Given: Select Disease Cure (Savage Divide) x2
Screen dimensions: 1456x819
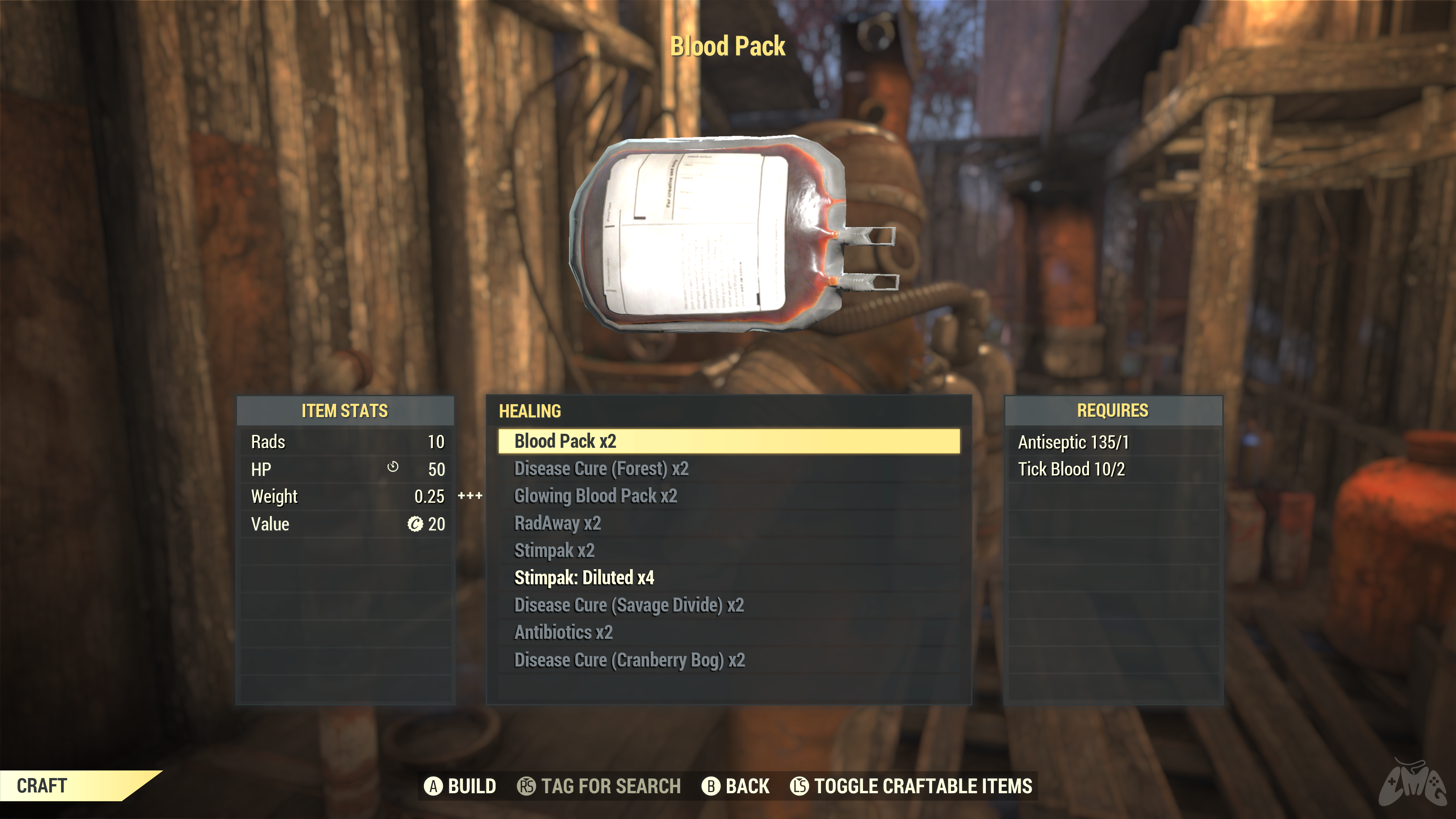Looking at the screenshot, I should coord(629,605).
